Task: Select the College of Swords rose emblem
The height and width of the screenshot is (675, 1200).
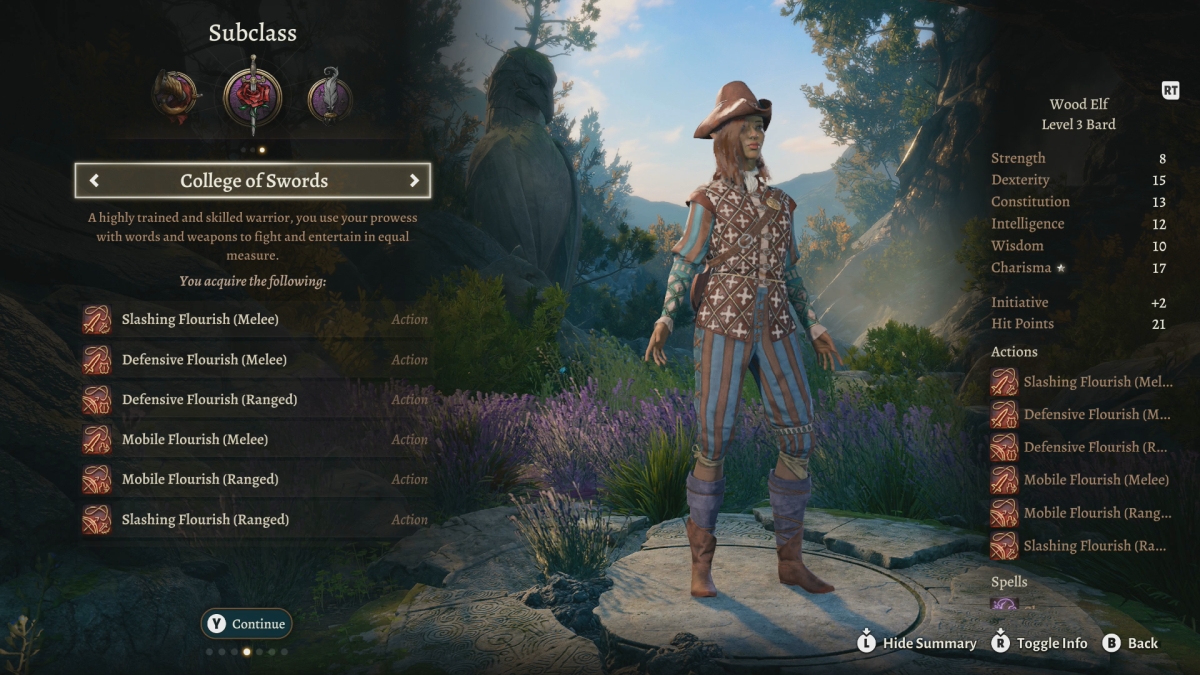Action: point(252,98)
